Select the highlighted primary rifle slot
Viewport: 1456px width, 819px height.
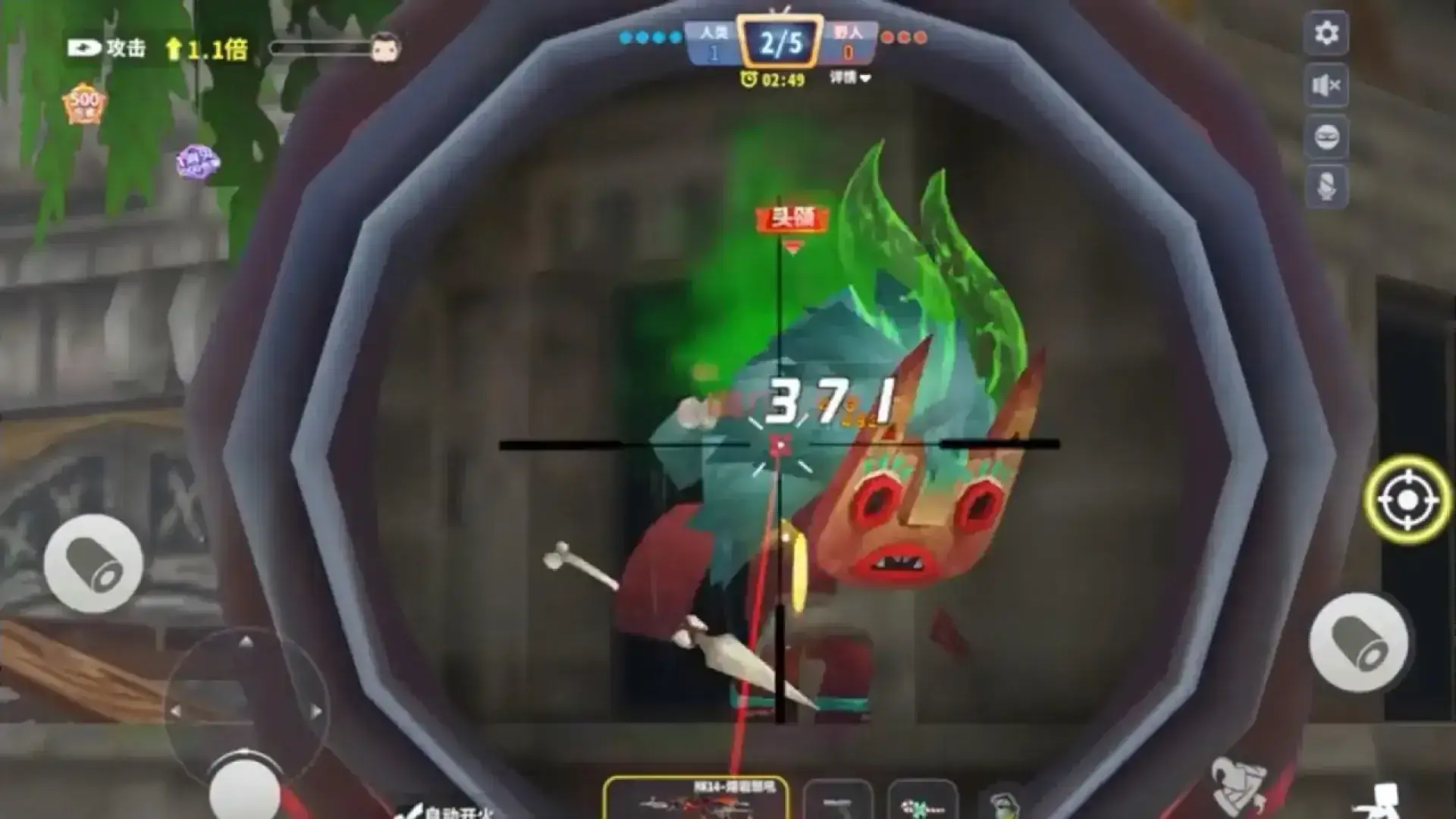pos(695,799)
